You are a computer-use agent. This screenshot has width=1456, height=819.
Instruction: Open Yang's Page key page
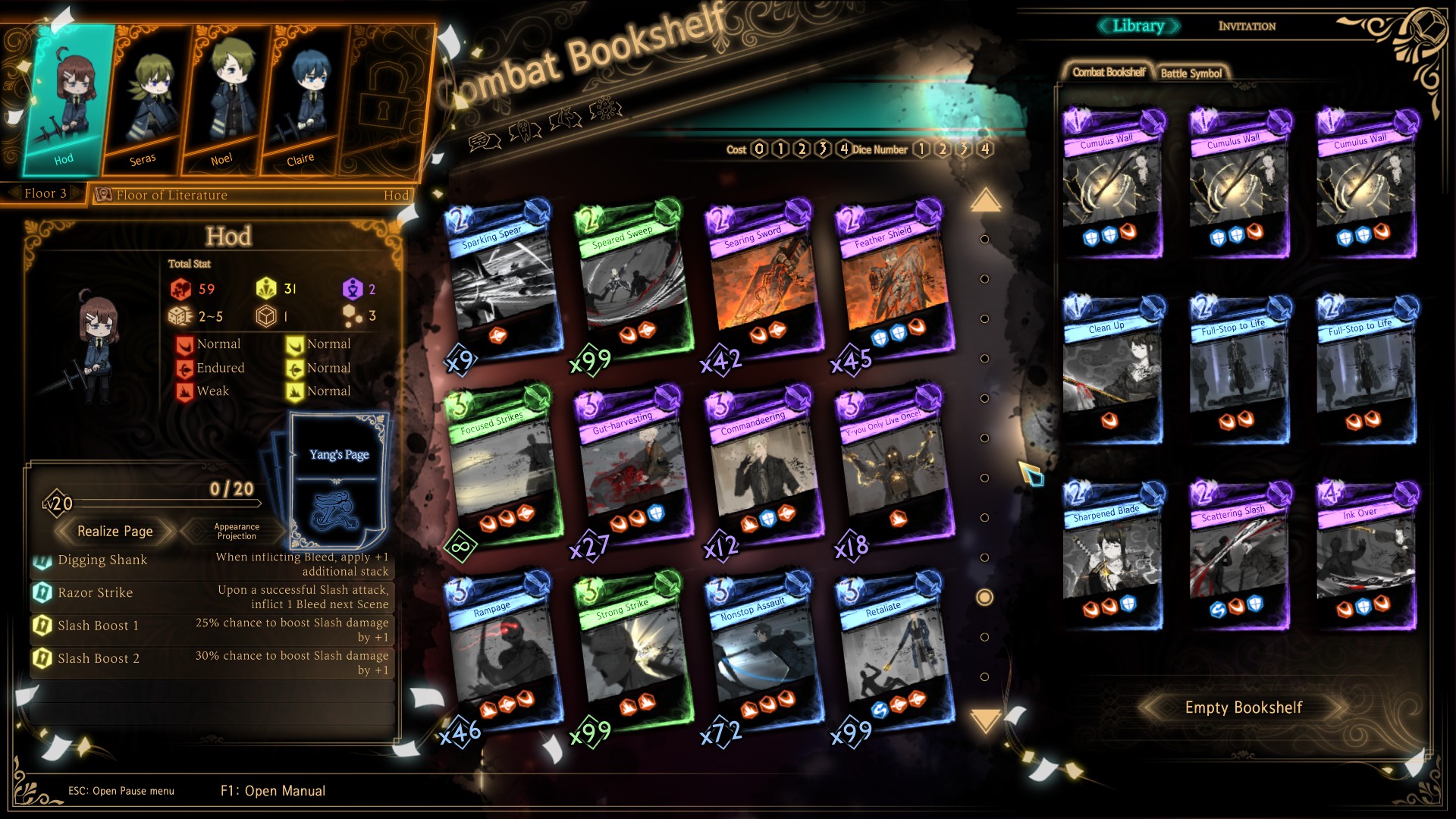point(339,478)
